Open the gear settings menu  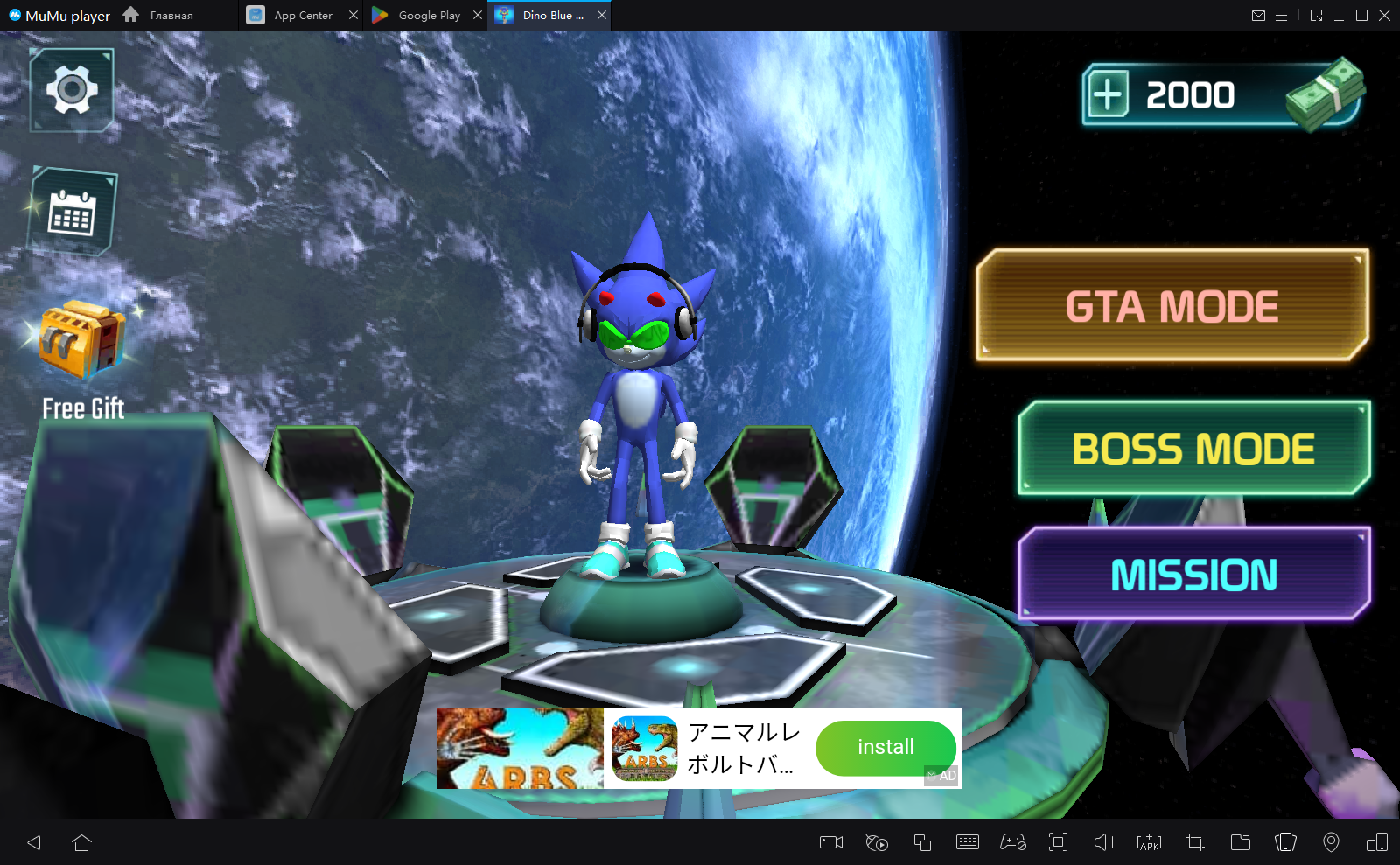coord(72,89)
